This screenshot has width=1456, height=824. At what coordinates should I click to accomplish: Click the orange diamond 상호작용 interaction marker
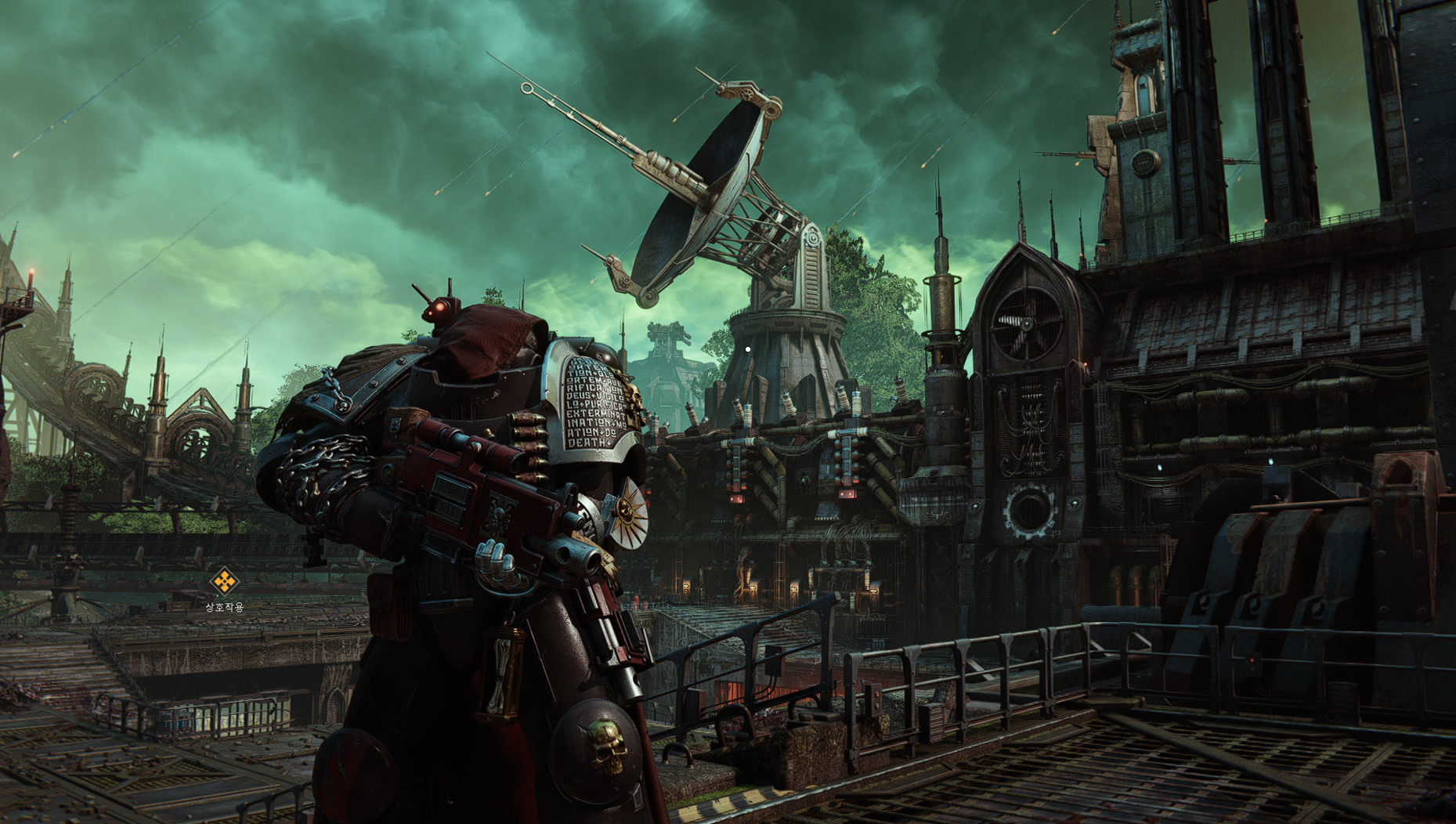click(x=224, y=581)
